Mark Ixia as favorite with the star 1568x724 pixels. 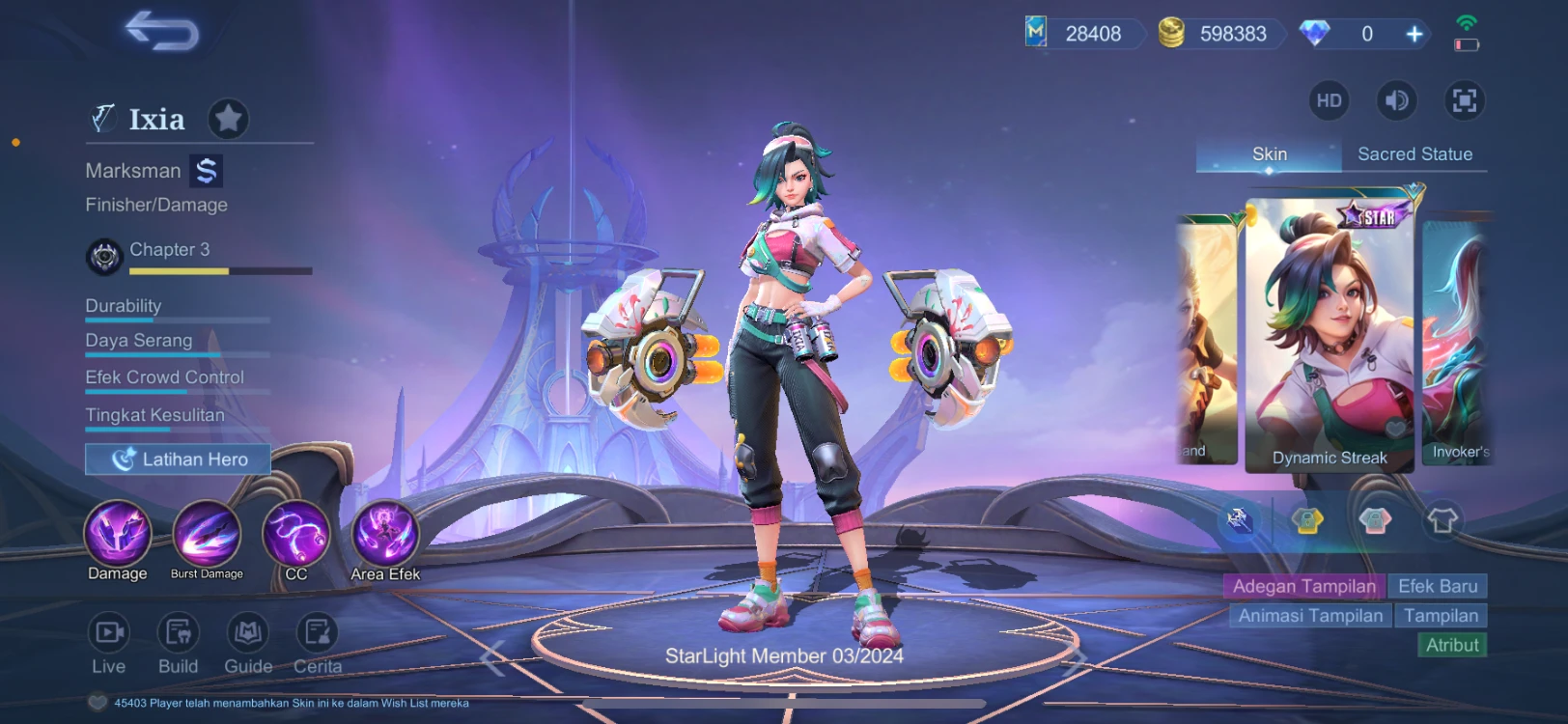click(229, 119)
